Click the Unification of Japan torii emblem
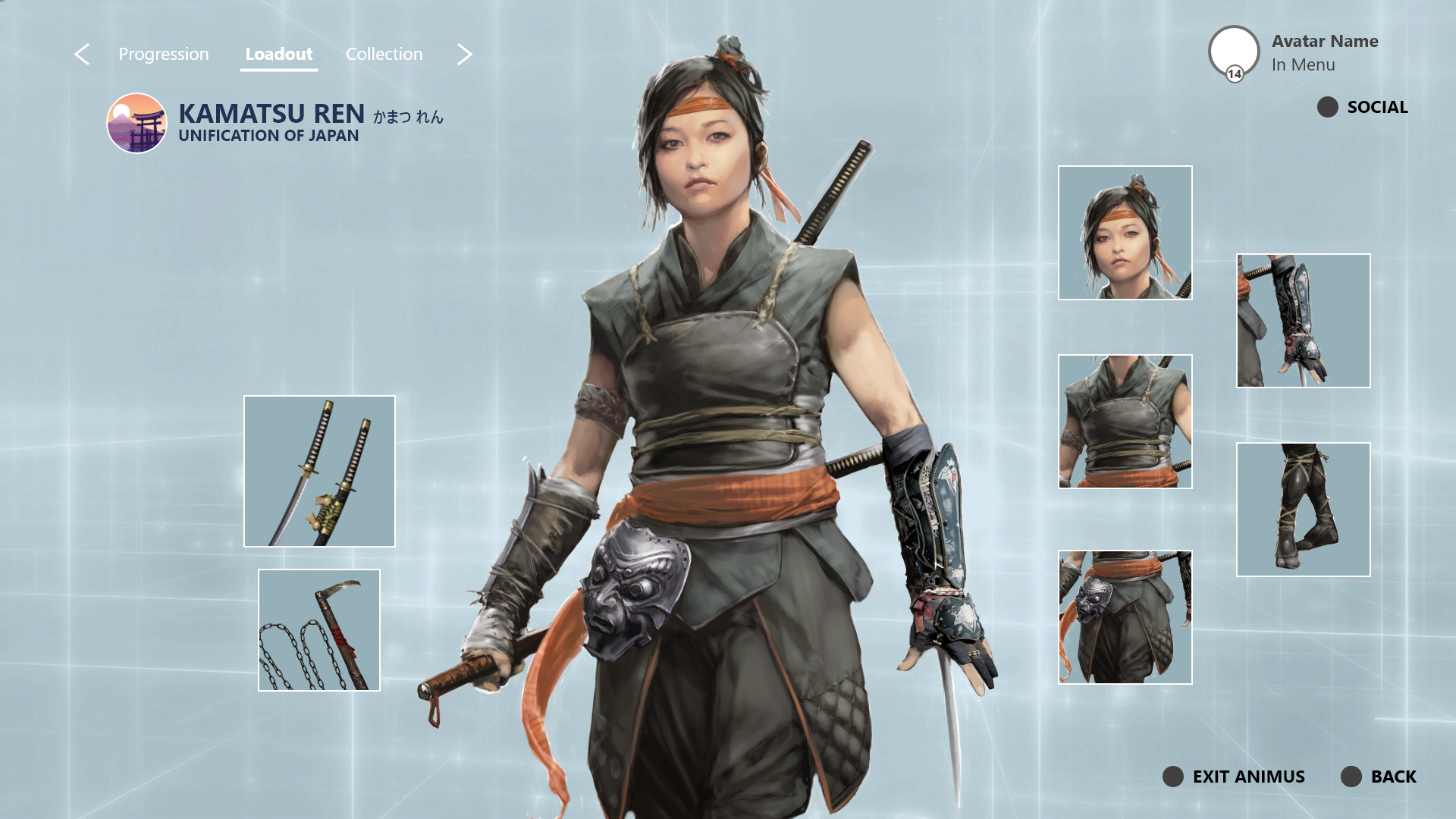Viewport: 1456px width, 819px height. click(x=136, y=124)
